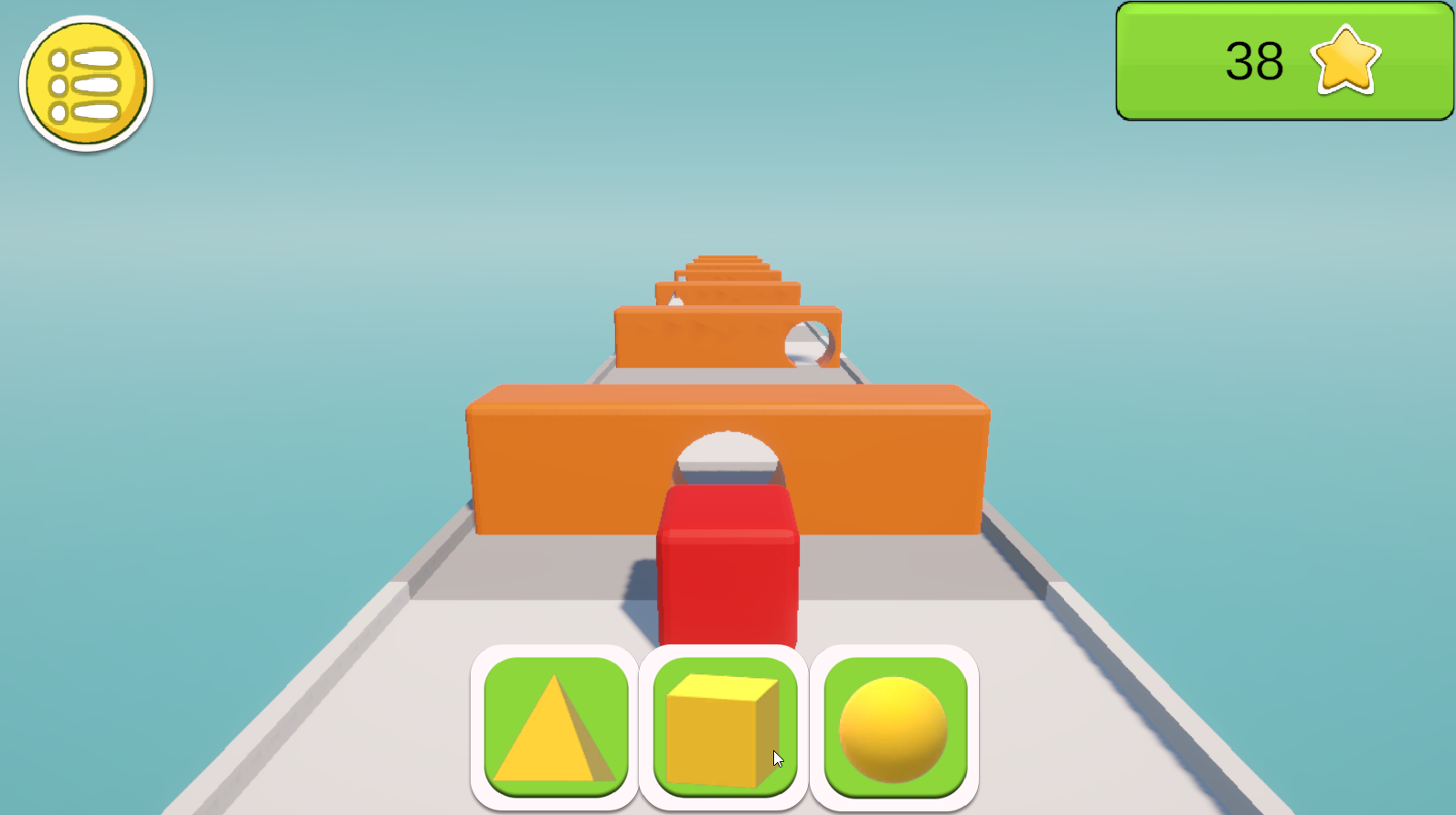This screenshot has height=815, width=1456.
Task: Tap the nearest orange wall obstacle
Action: click(x=567, y=466)
